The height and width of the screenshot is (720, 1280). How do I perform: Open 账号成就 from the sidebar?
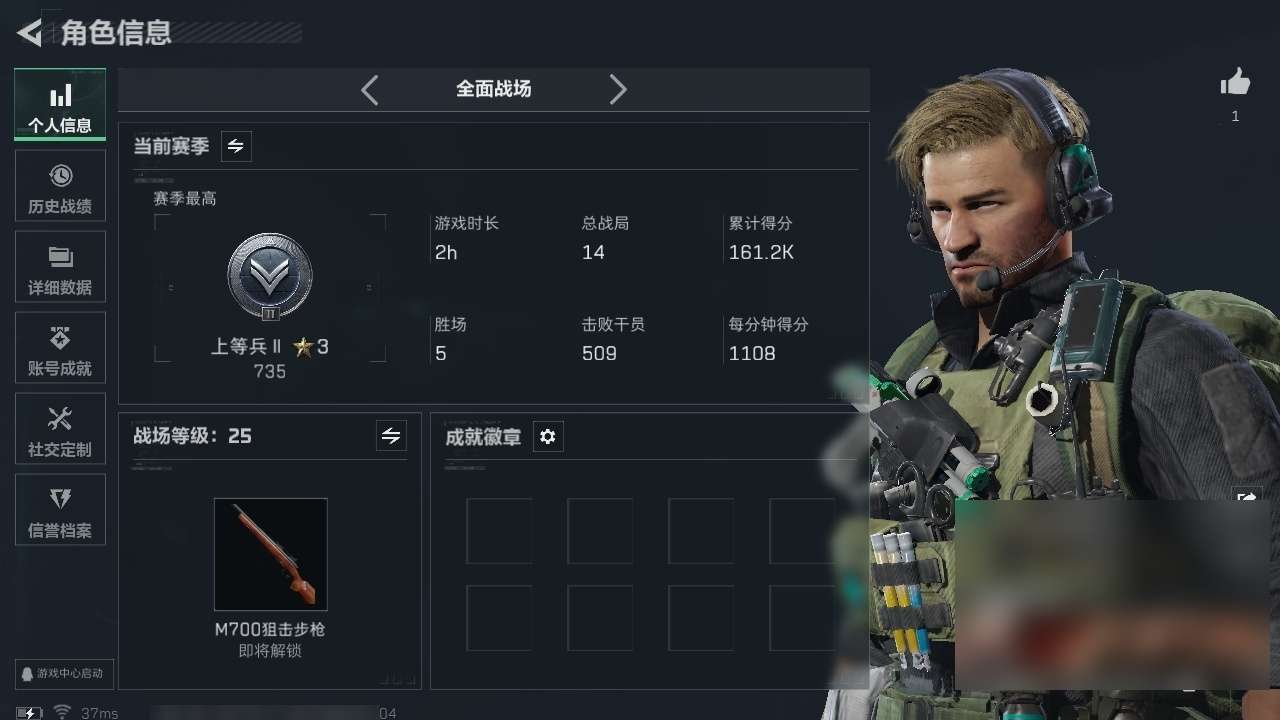[x=60, y=347]
